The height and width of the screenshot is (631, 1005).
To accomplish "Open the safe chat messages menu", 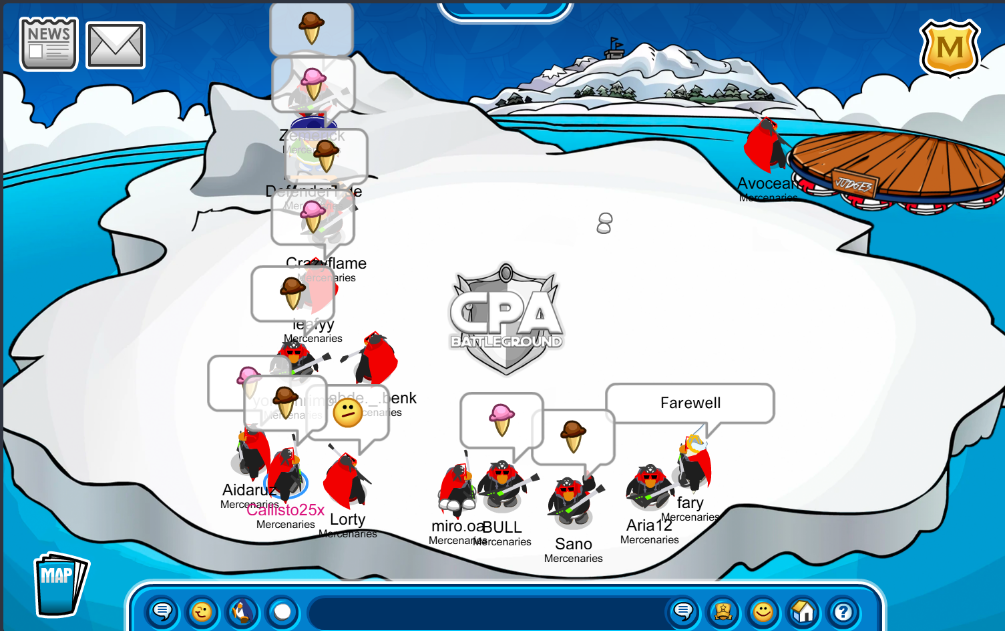I will [x=162, y=611].
